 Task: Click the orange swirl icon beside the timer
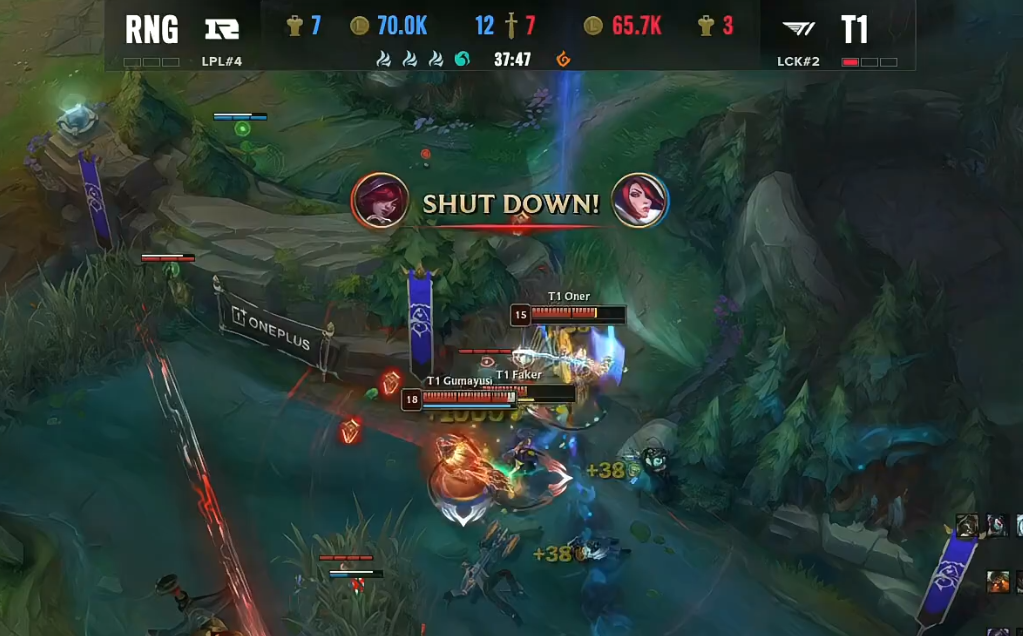point(563,60)
